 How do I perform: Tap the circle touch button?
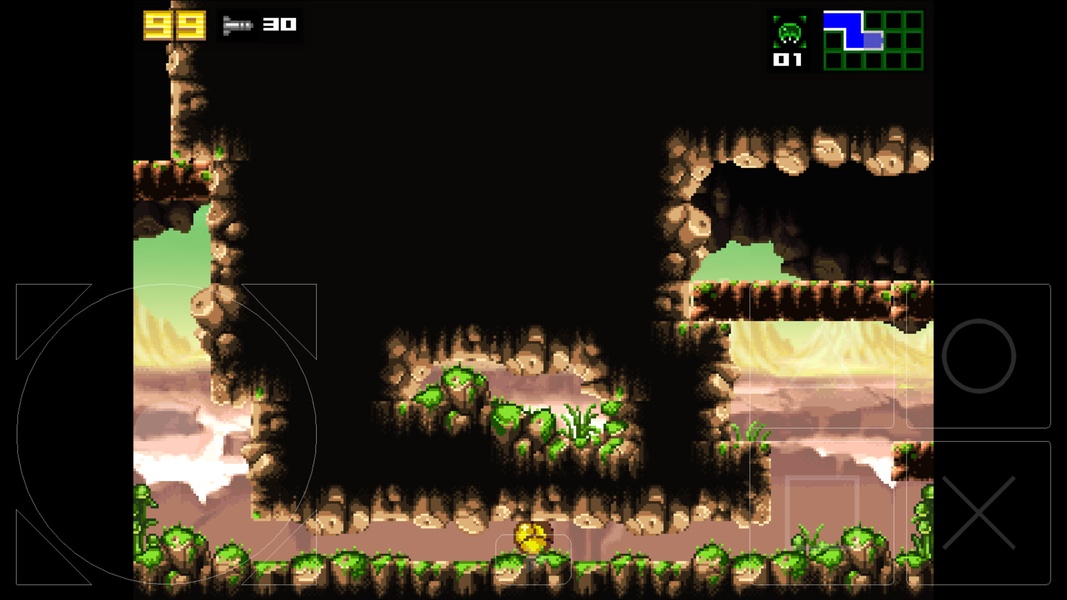point(978,356)
